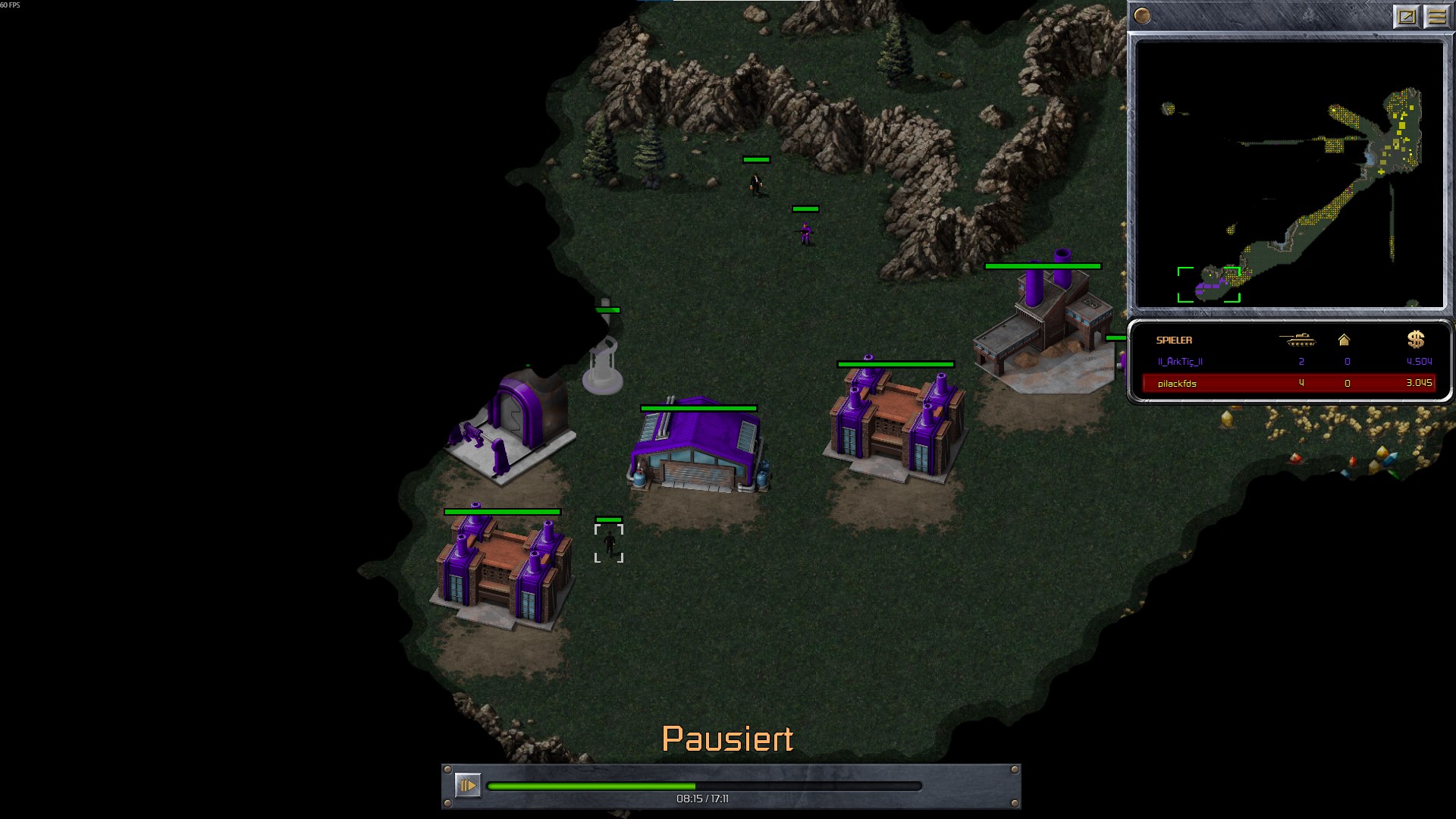
Task: Resume the paused replay with the play button
Action: coord(467,785)
